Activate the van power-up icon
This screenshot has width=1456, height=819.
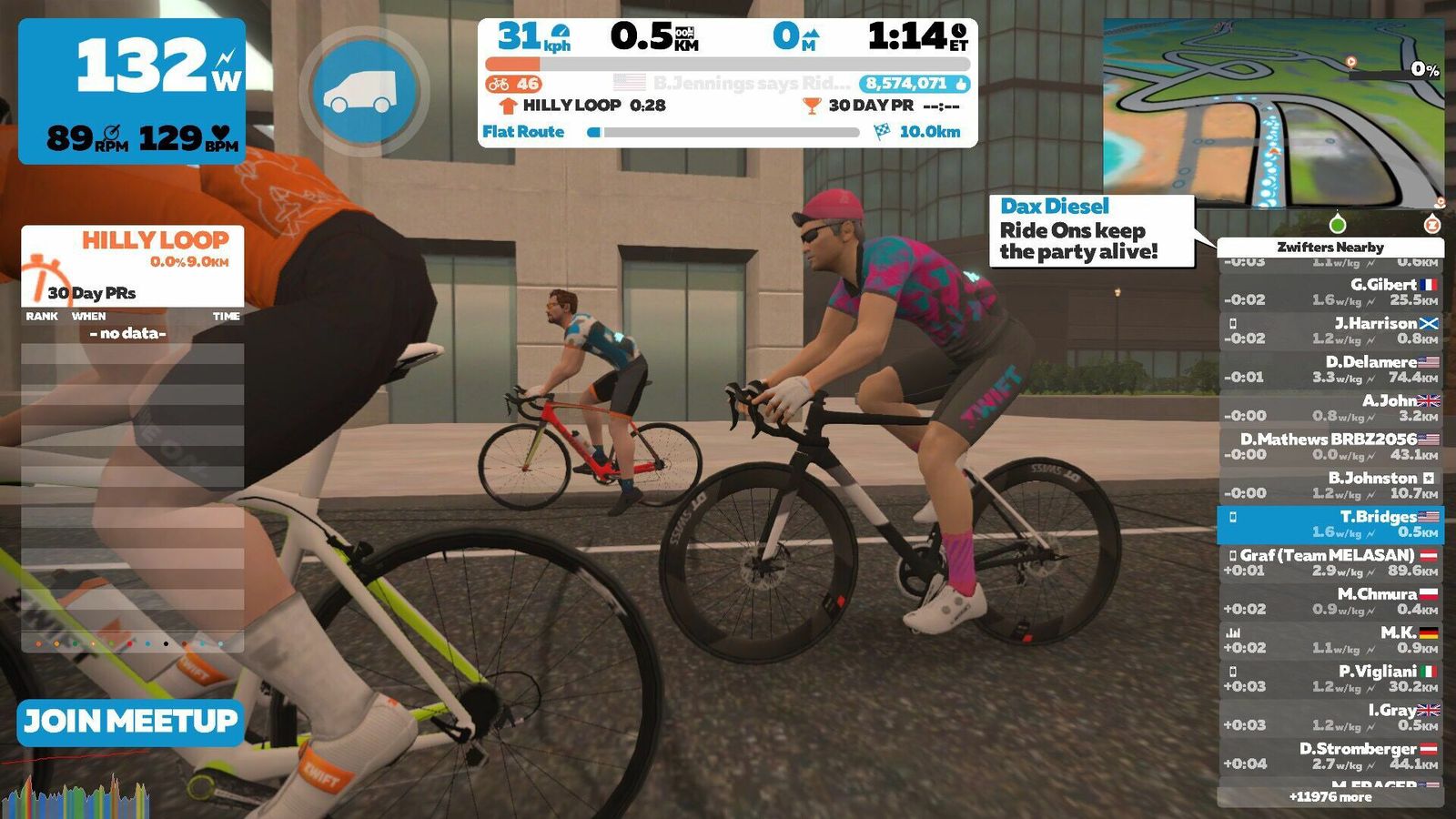(x=364, y=92)
